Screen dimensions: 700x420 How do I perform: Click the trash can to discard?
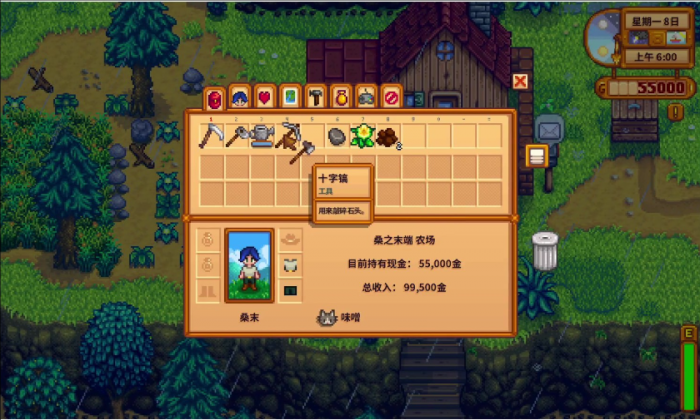545,250
